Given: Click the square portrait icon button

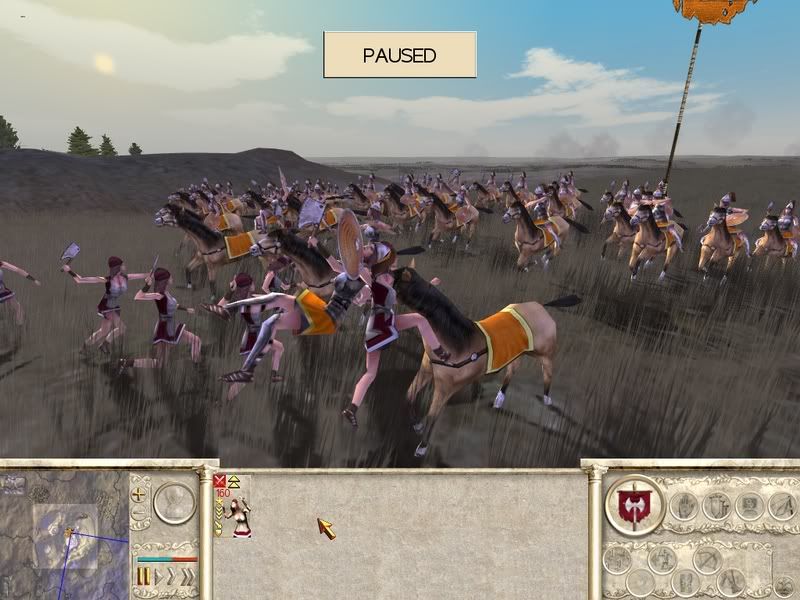Looking at the screenshot, I should point(749,505).
